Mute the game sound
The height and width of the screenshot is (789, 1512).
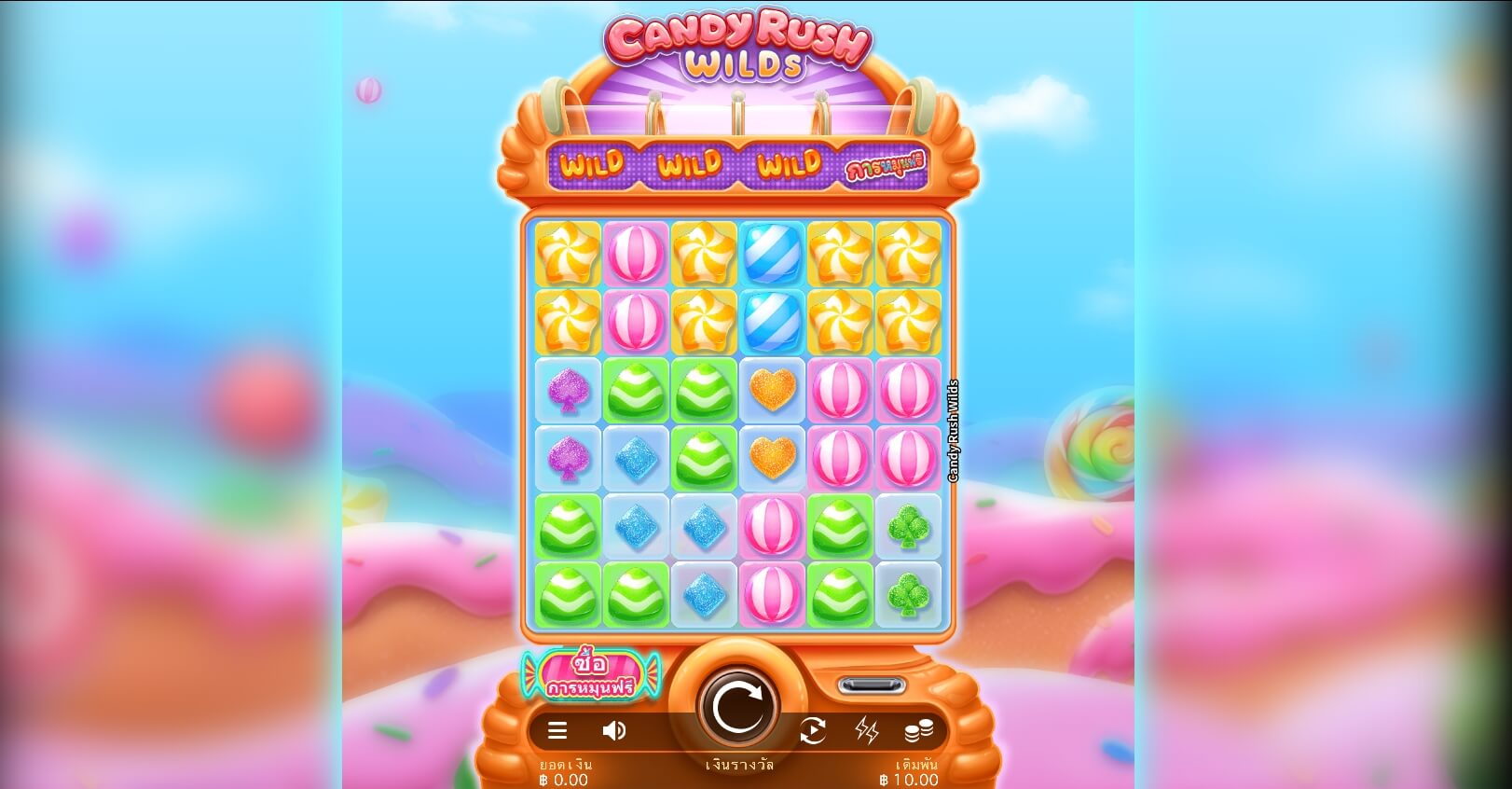point(613,731)
